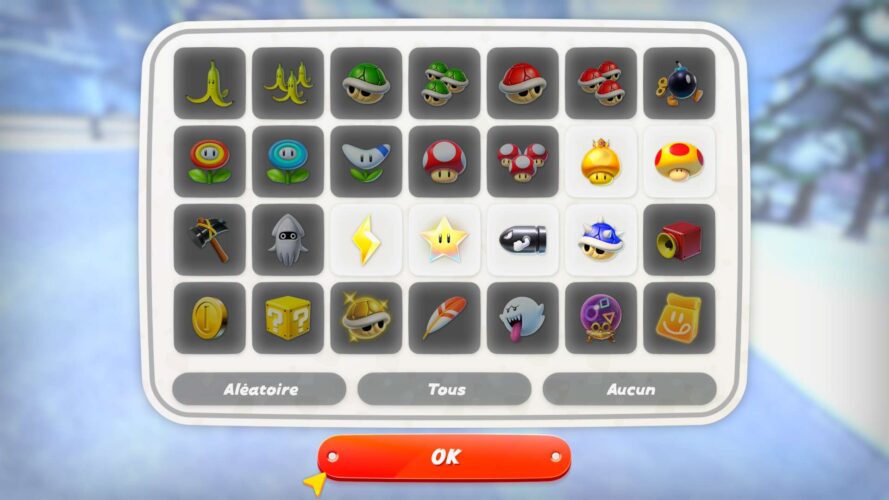Select the Boo ghost item
This screenshot has width=889, height=500.
522,318
